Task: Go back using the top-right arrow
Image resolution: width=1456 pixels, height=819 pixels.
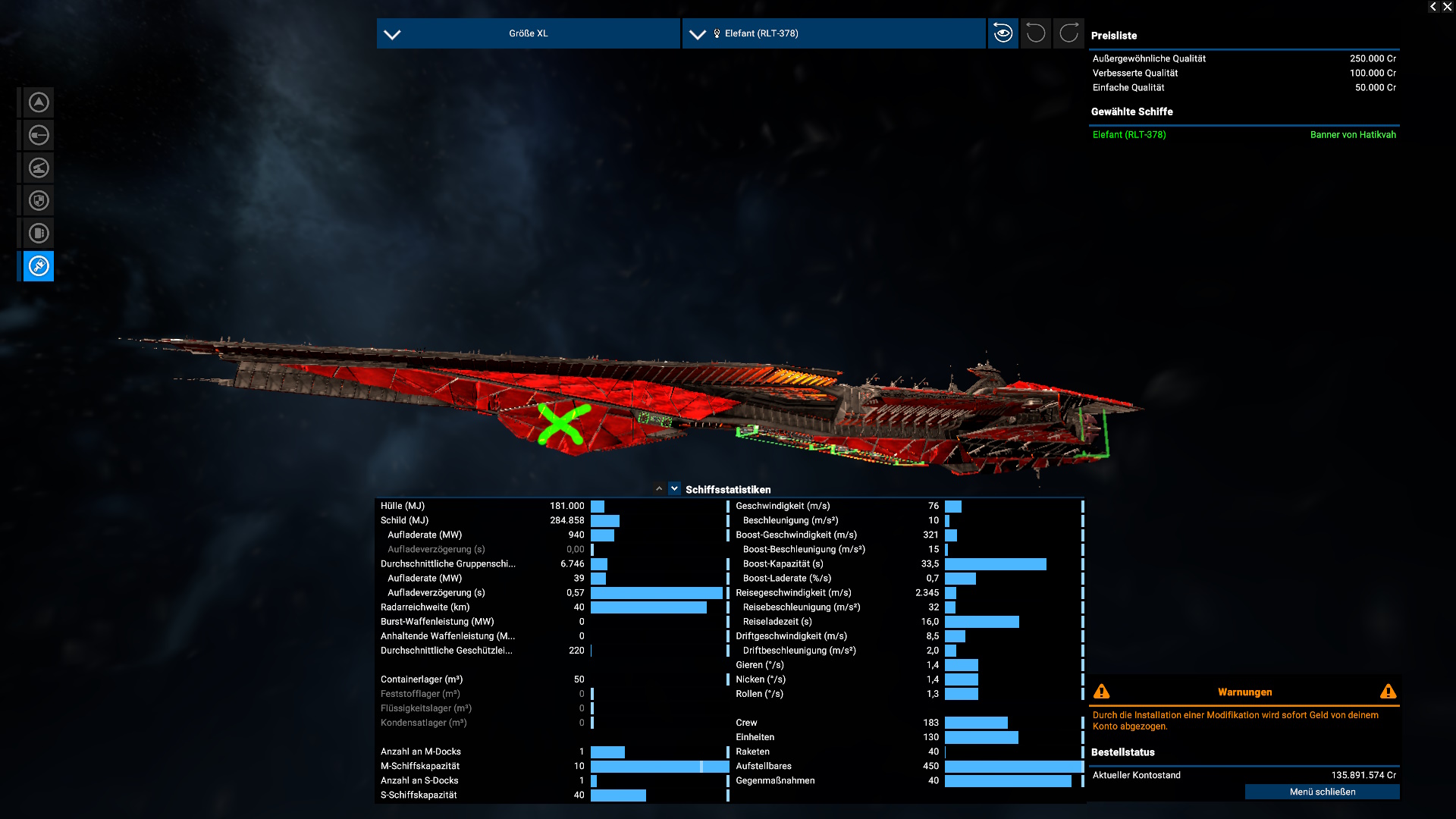Action: click(1432, 7)
